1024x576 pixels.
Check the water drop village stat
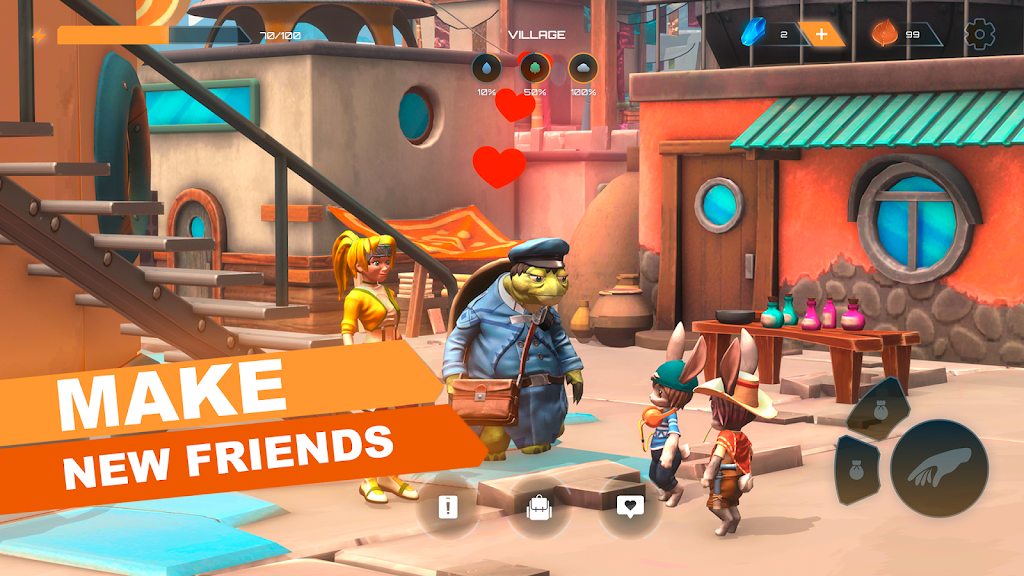point(486,68)
